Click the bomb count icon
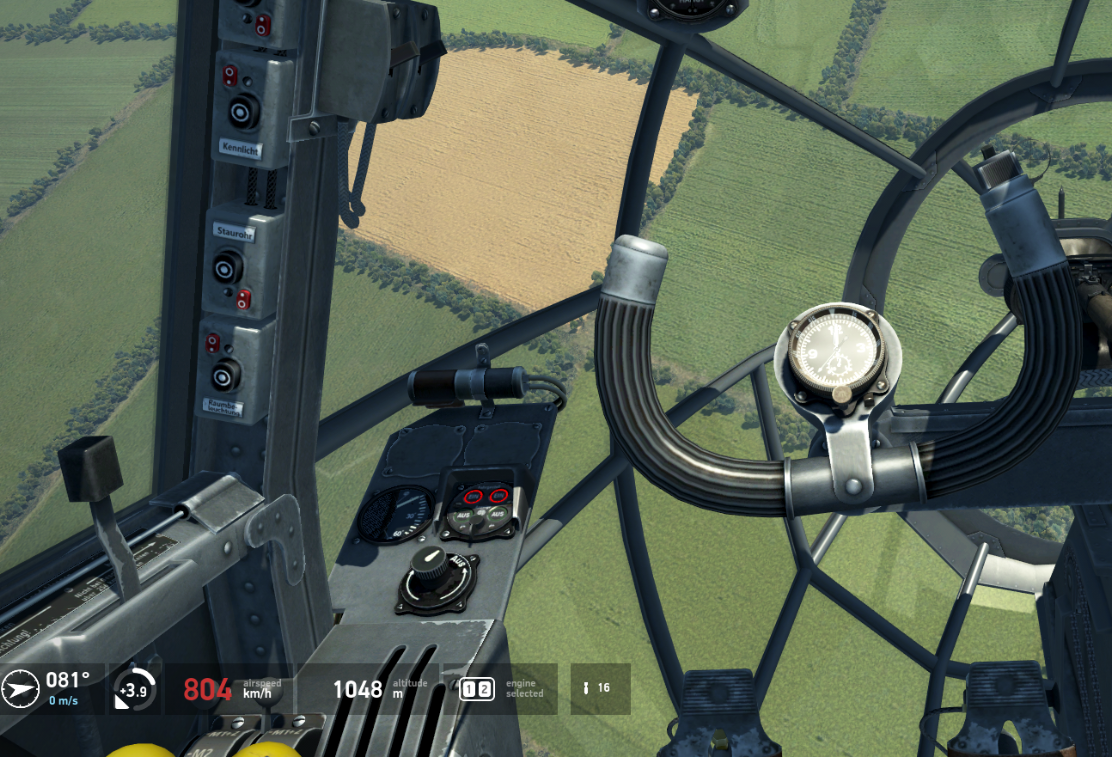Image resolution: width=1112 pixels, height=760 pixels. [x=585, y=689]
